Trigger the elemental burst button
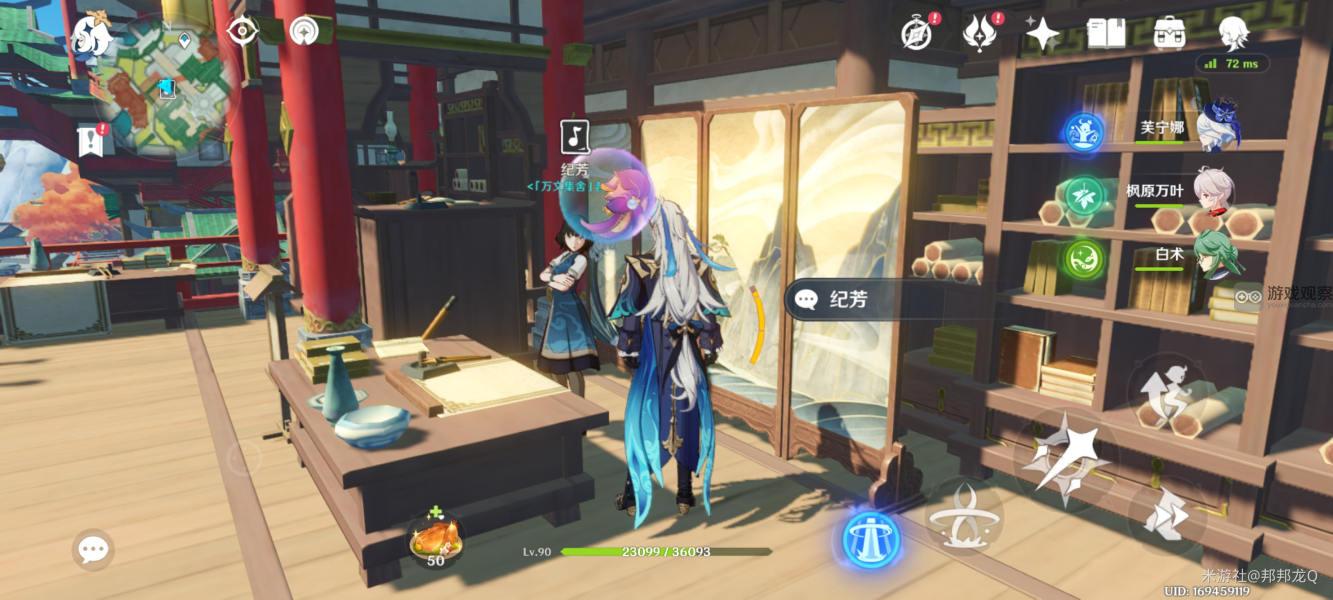Viewport: 1333px width, 600px height. (964, 515)
